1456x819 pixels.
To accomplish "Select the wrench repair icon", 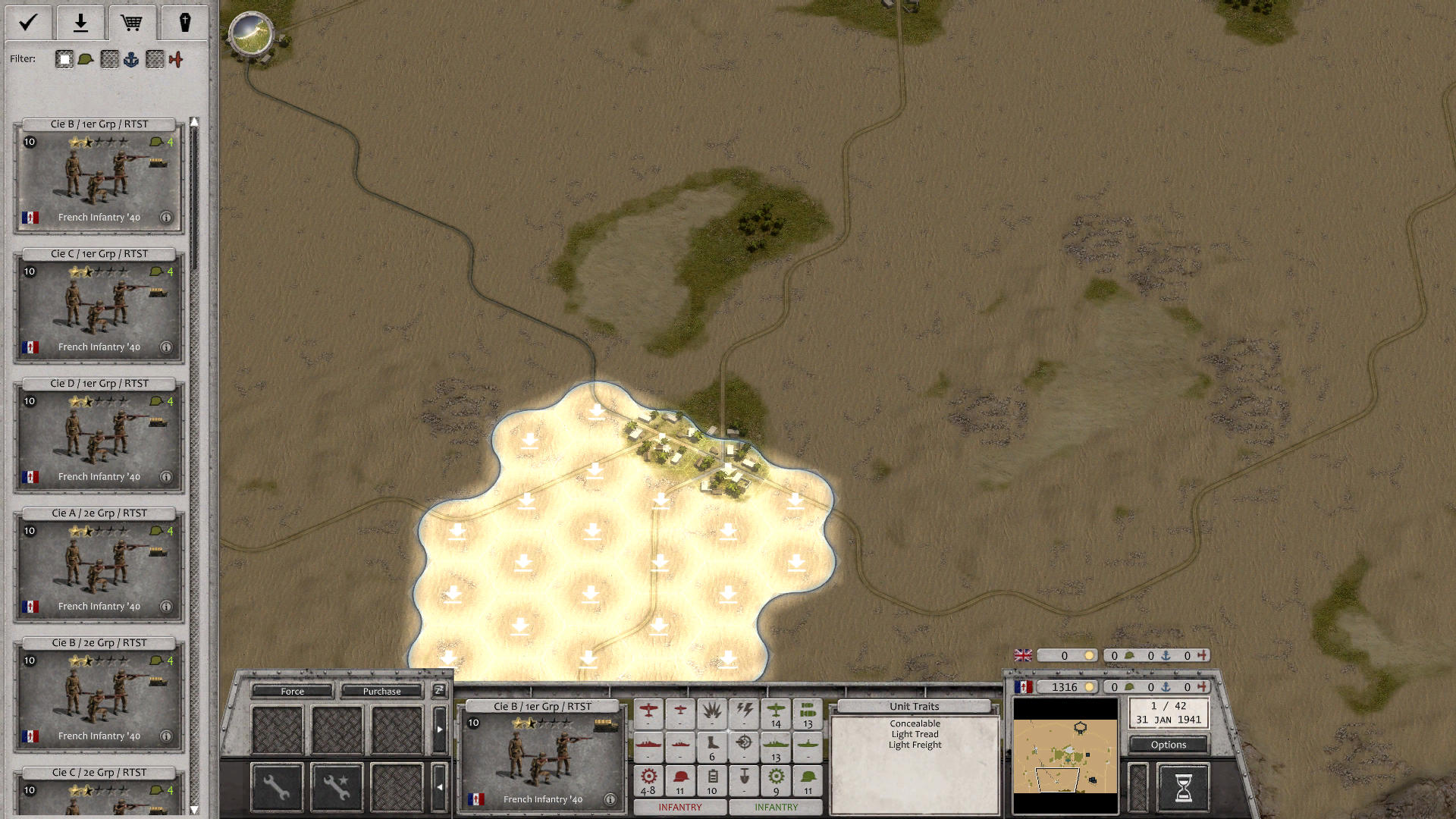I will (276, 786).
